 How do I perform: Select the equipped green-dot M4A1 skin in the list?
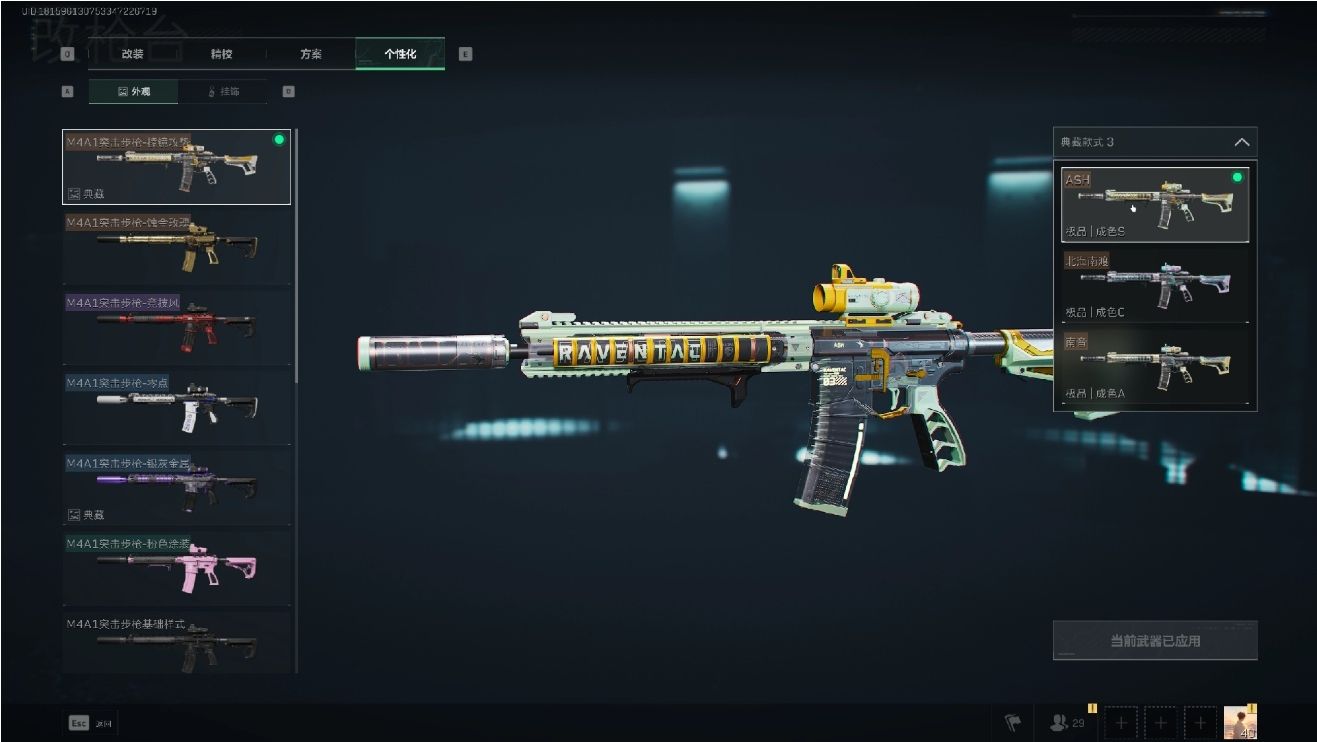(176, 167)
